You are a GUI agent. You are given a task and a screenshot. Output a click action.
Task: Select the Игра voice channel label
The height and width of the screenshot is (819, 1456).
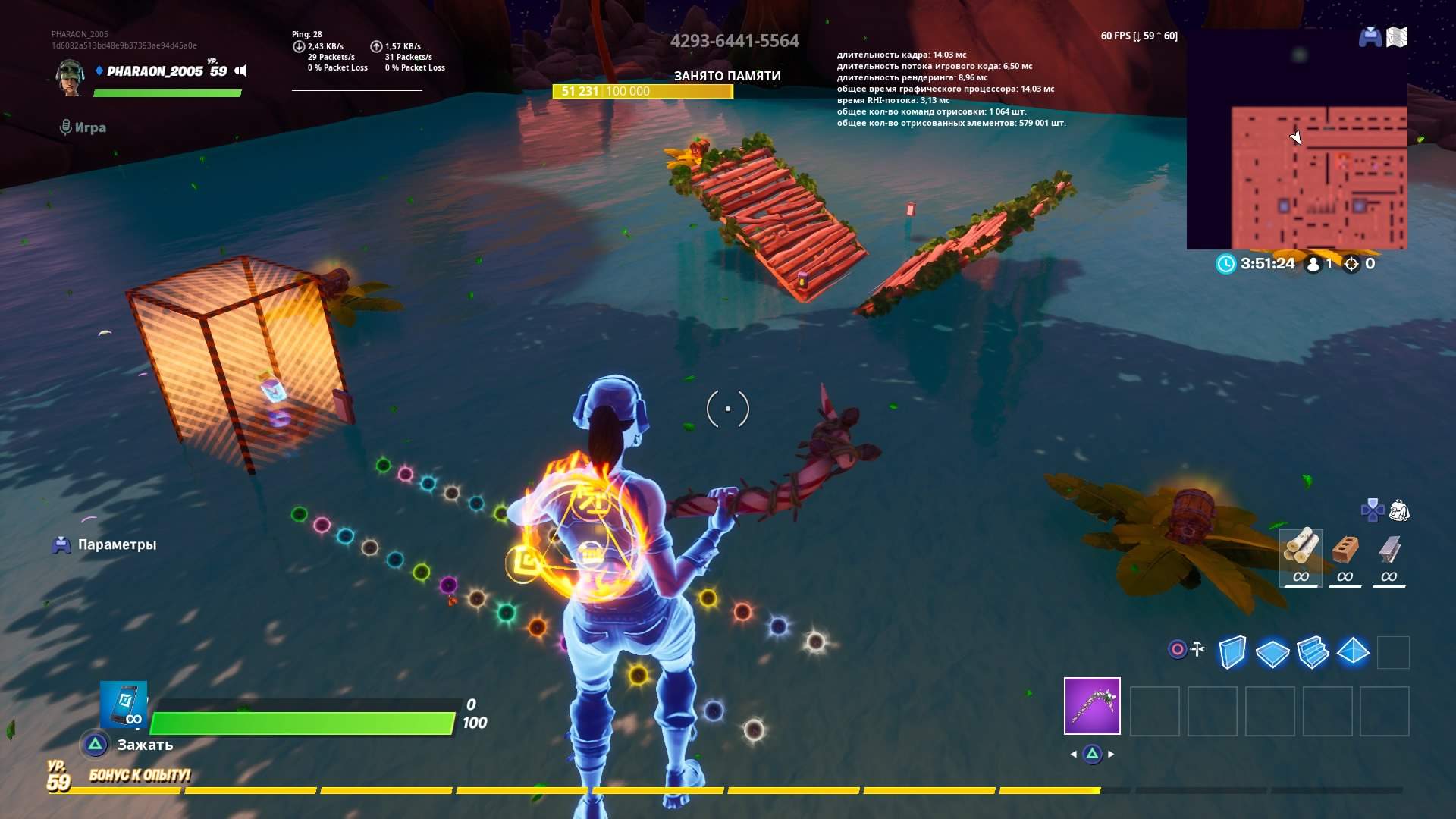tap(91, 127)
